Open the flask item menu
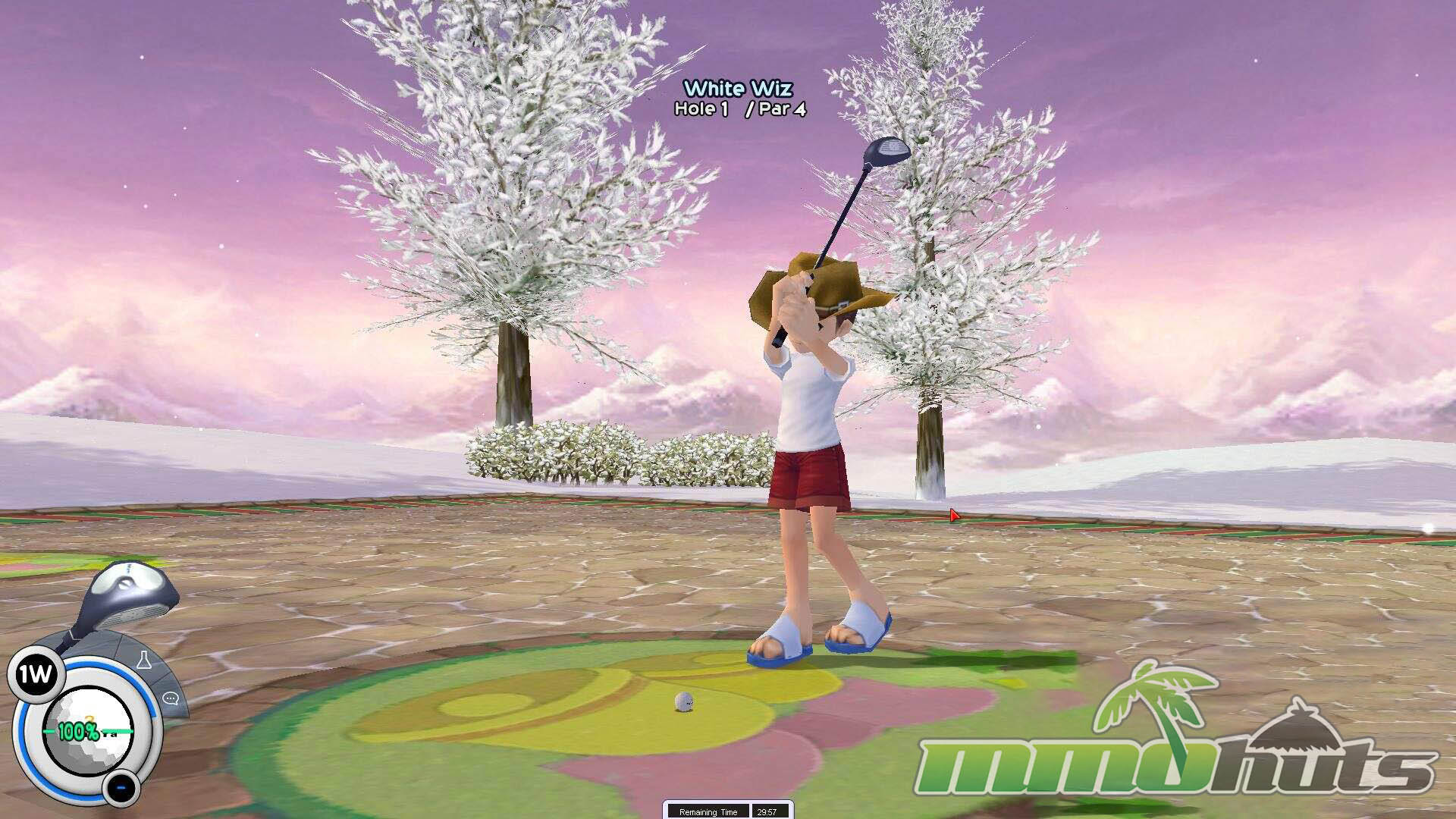Image resolution: width=1456 pixels, height=819 pixels. 146,659
